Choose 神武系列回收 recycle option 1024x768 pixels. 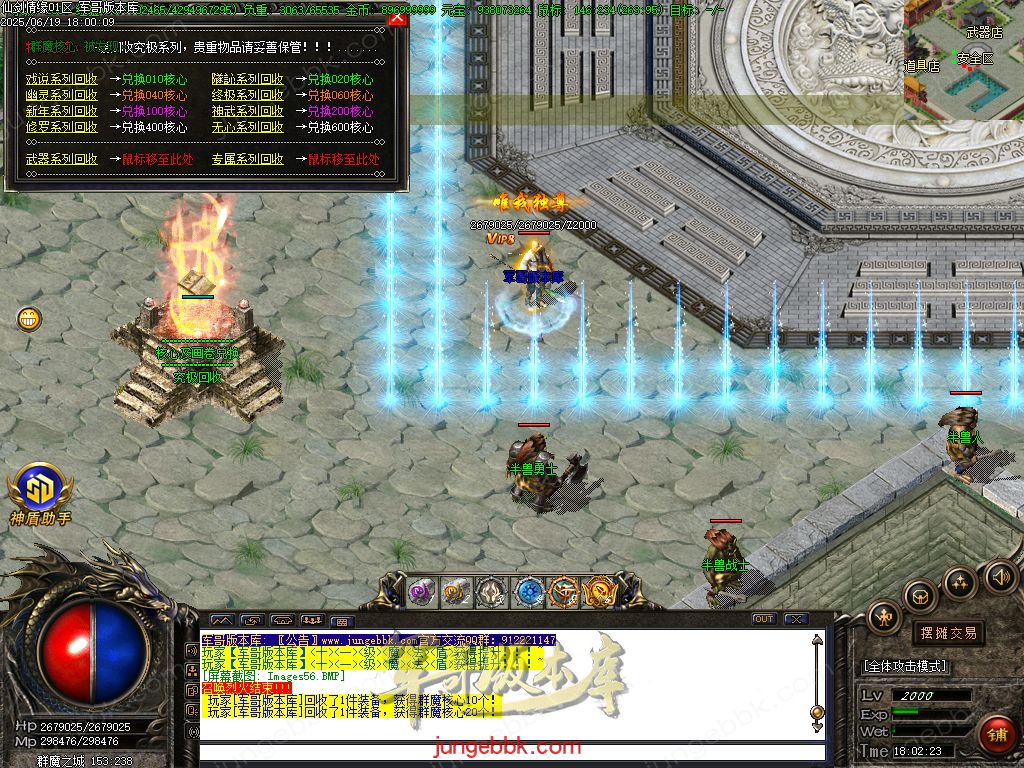(247, 111)
